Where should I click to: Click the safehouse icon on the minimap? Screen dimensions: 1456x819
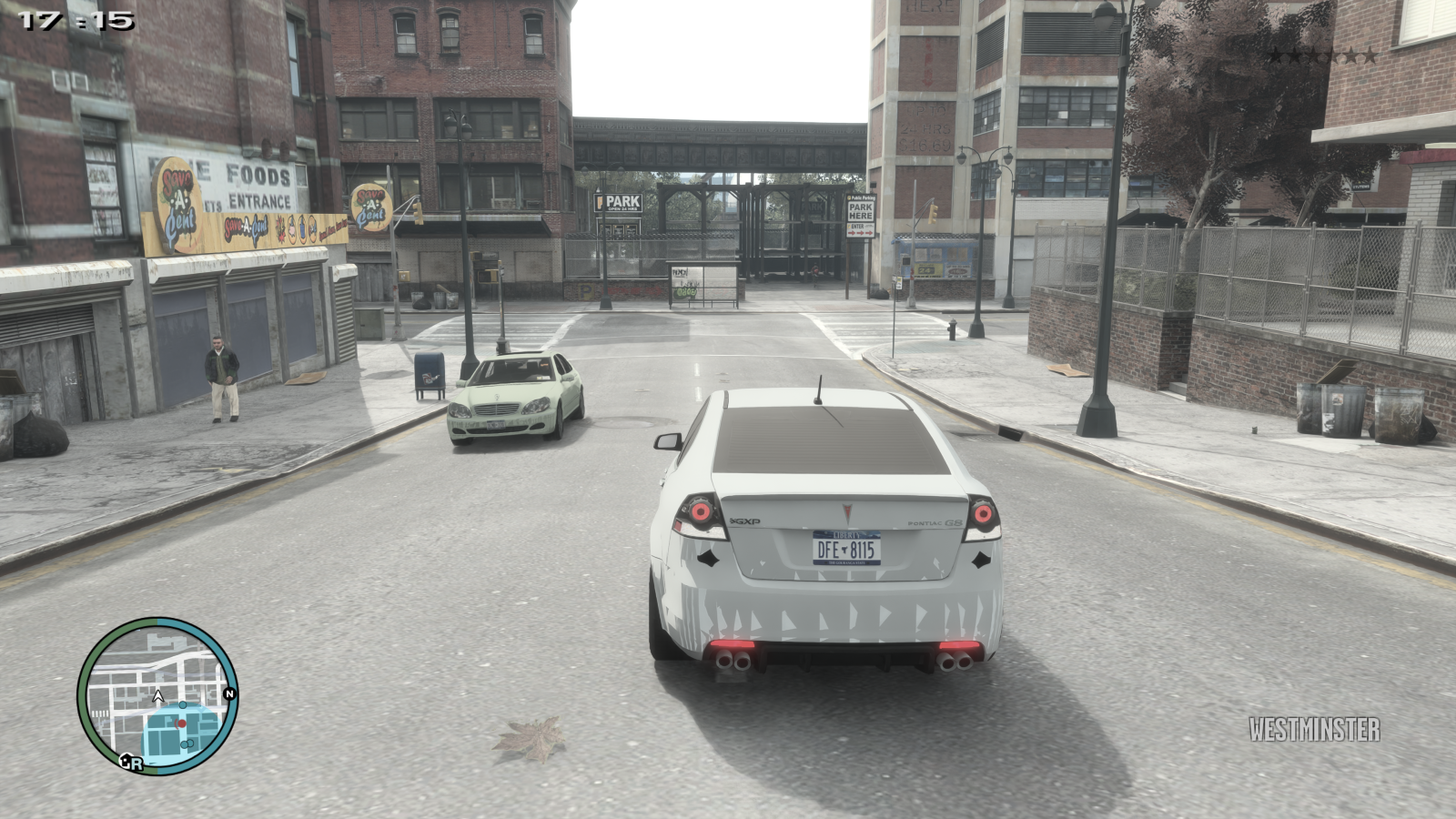(124, 760)
